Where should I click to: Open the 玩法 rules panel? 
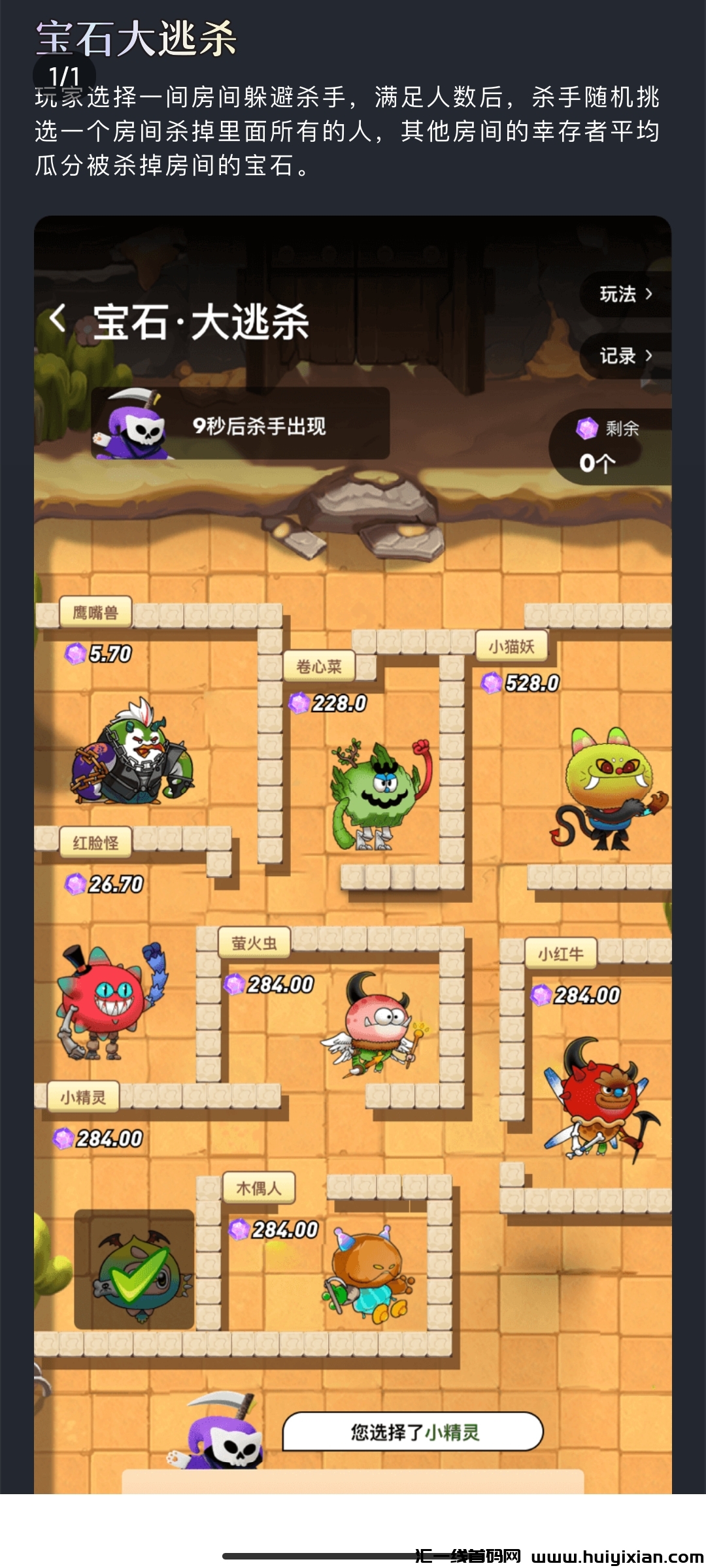(626, 295)
